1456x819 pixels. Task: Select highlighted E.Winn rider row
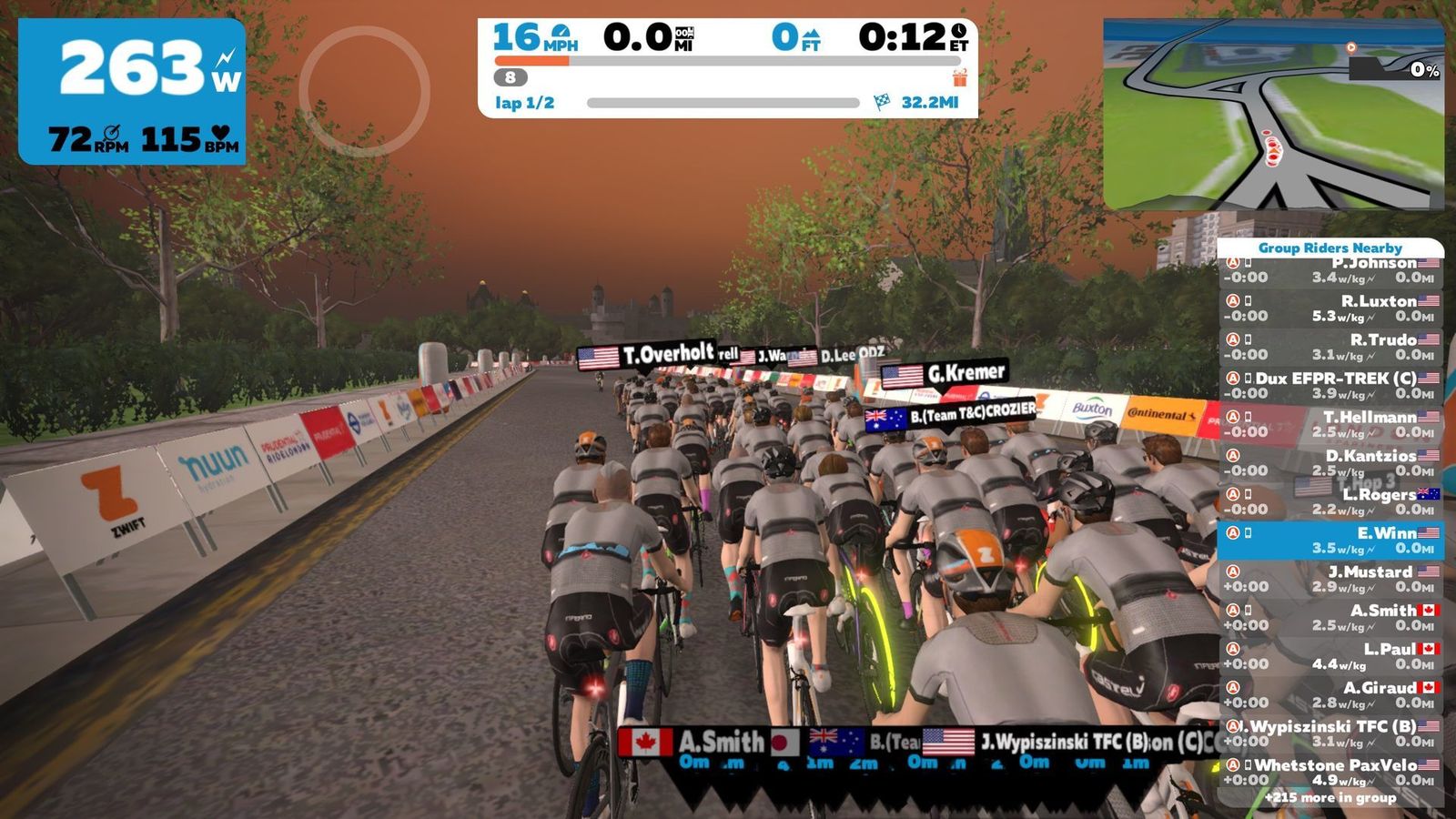[1330, 540]
